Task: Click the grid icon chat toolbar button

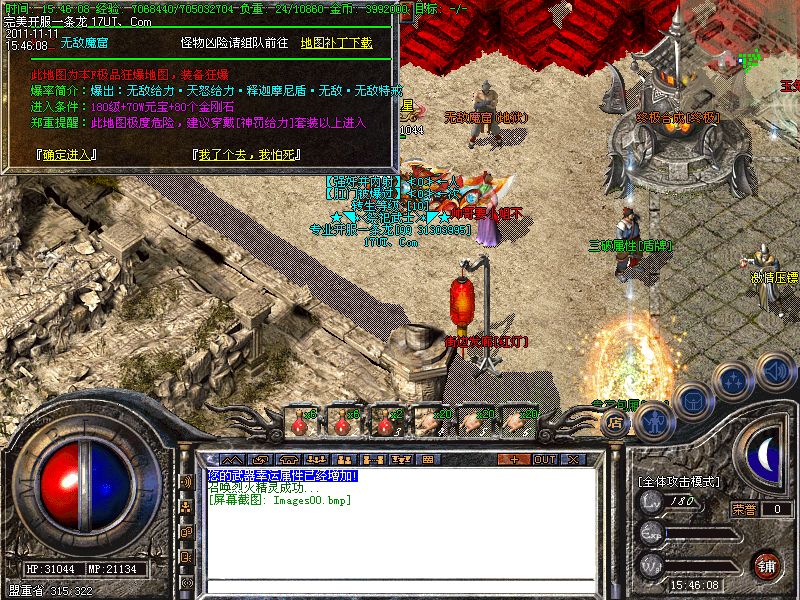Action: coord(427,459)
